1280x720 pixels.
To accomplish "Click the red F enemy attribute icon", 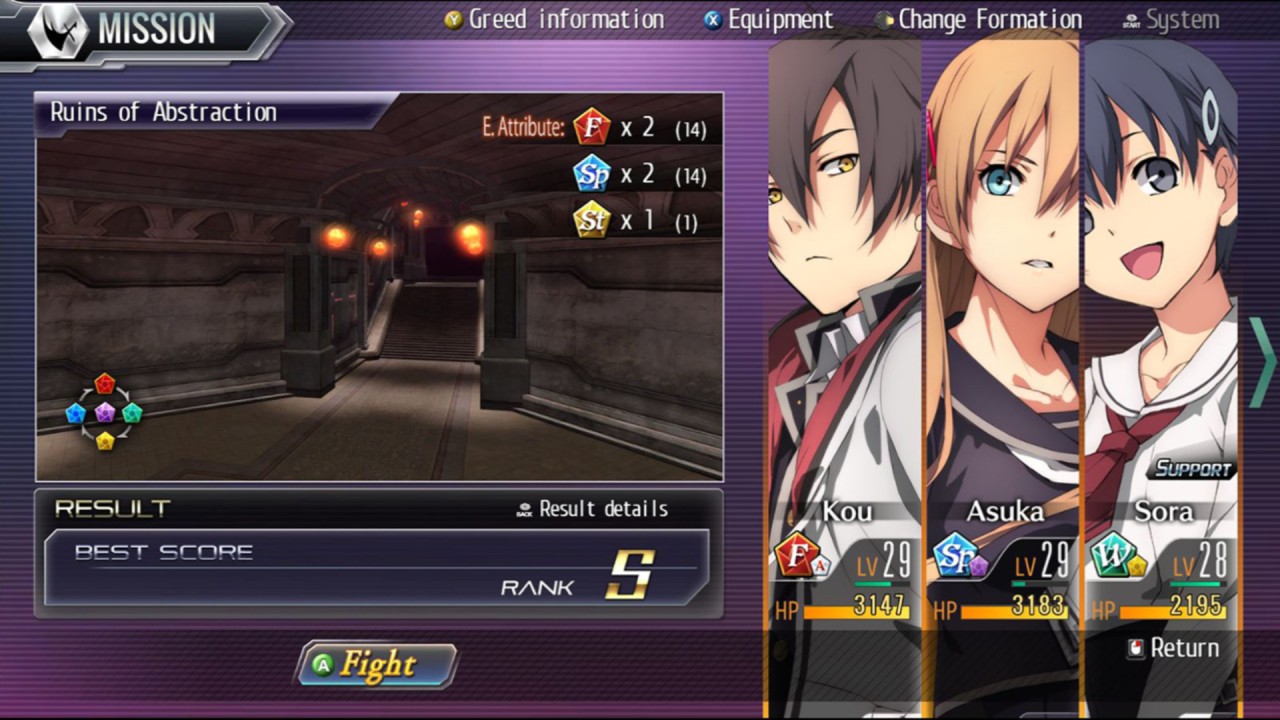I will pos(592,128).
